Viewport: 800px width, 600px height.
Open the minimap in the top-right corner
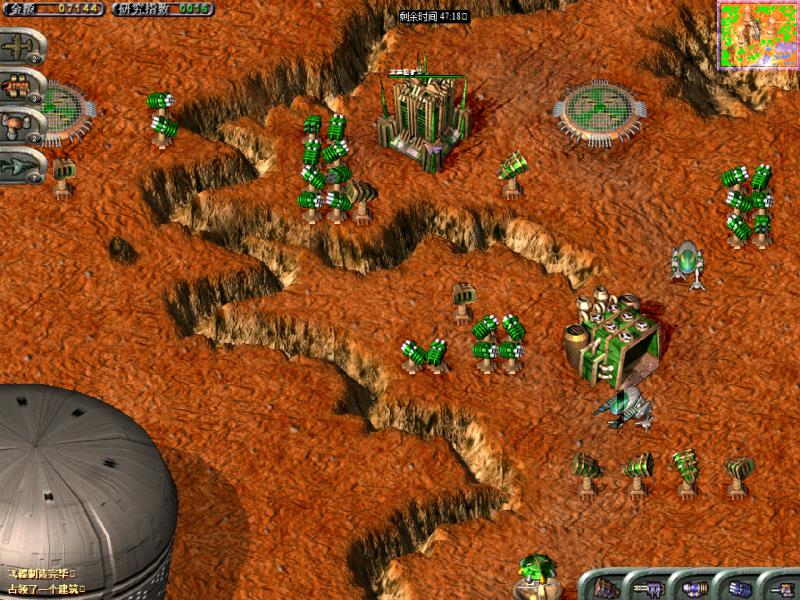pos(758,34)
